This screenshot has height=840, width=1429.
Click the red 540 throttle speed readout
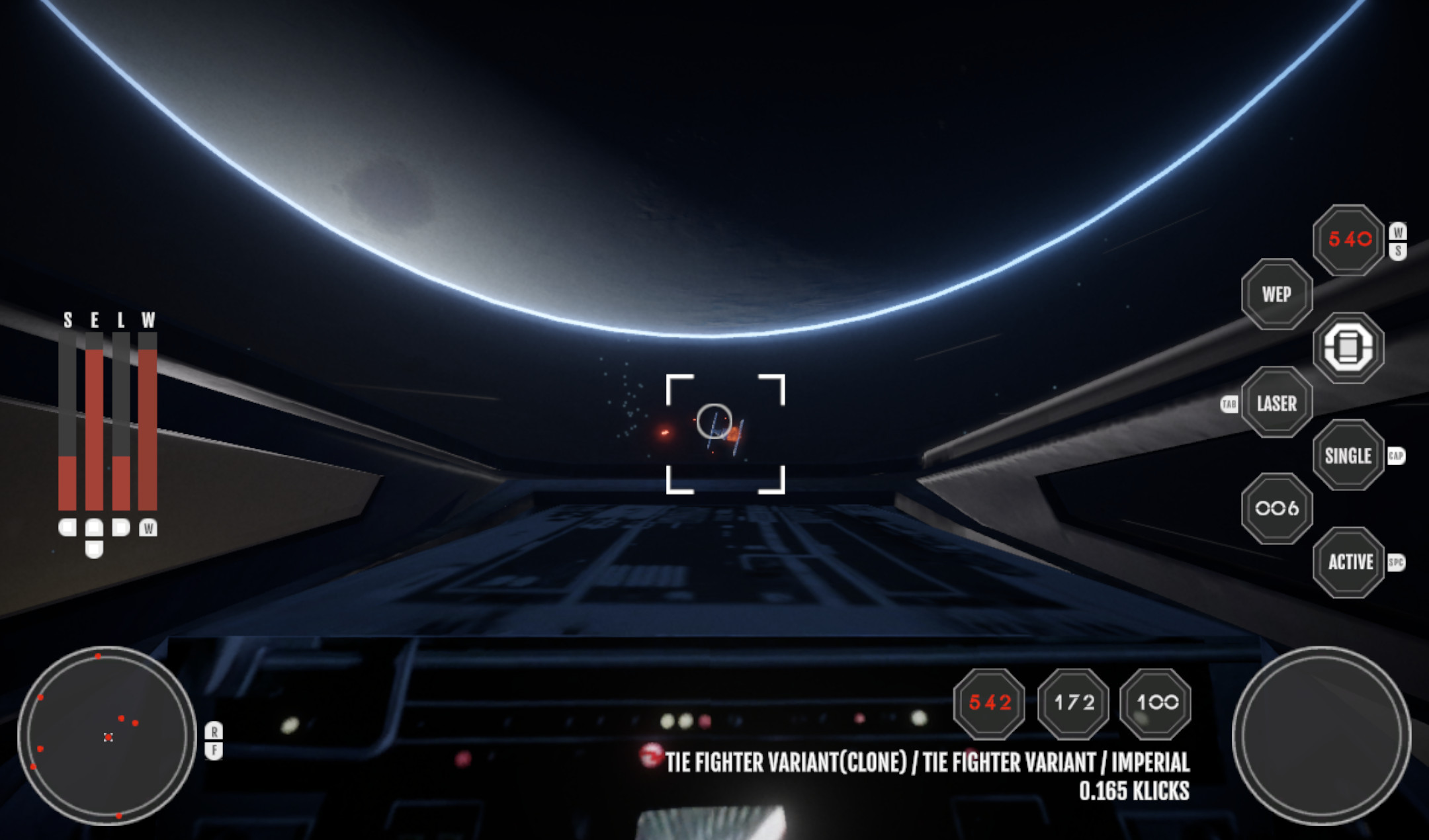(1348, 241)
